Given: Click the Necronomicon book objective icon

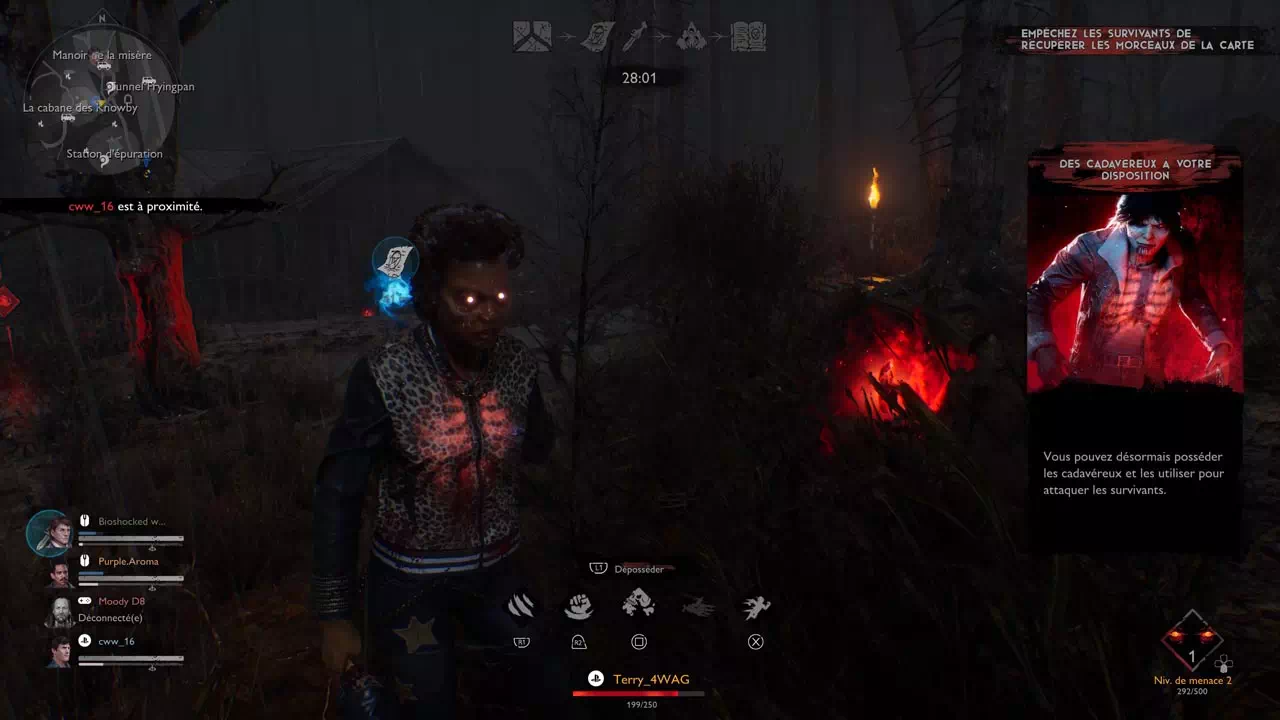Looking at the screenshot, I should [x=748, y=37].
